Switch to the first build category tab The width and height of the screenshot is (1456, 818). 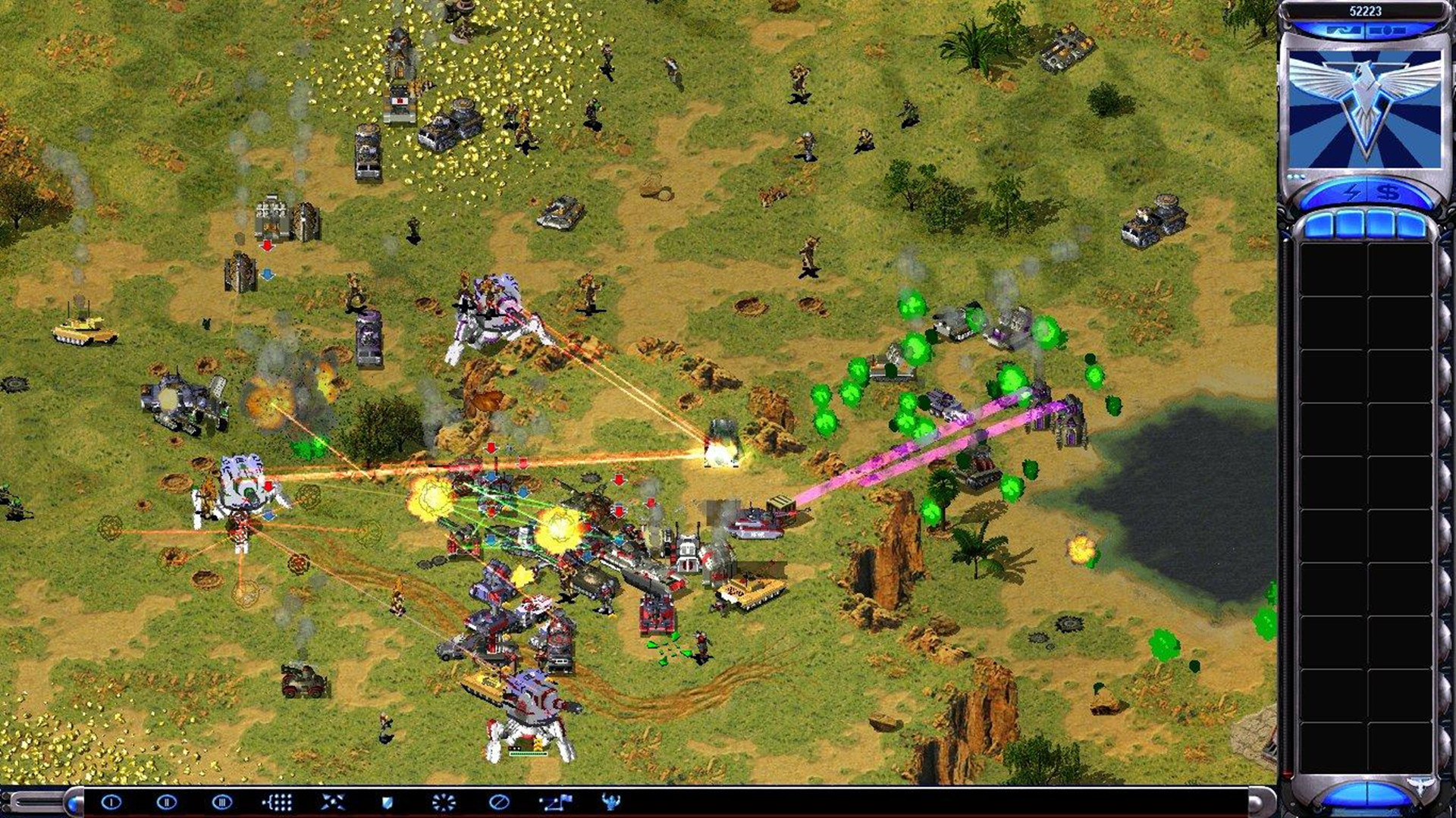[x=1319, y=223]
